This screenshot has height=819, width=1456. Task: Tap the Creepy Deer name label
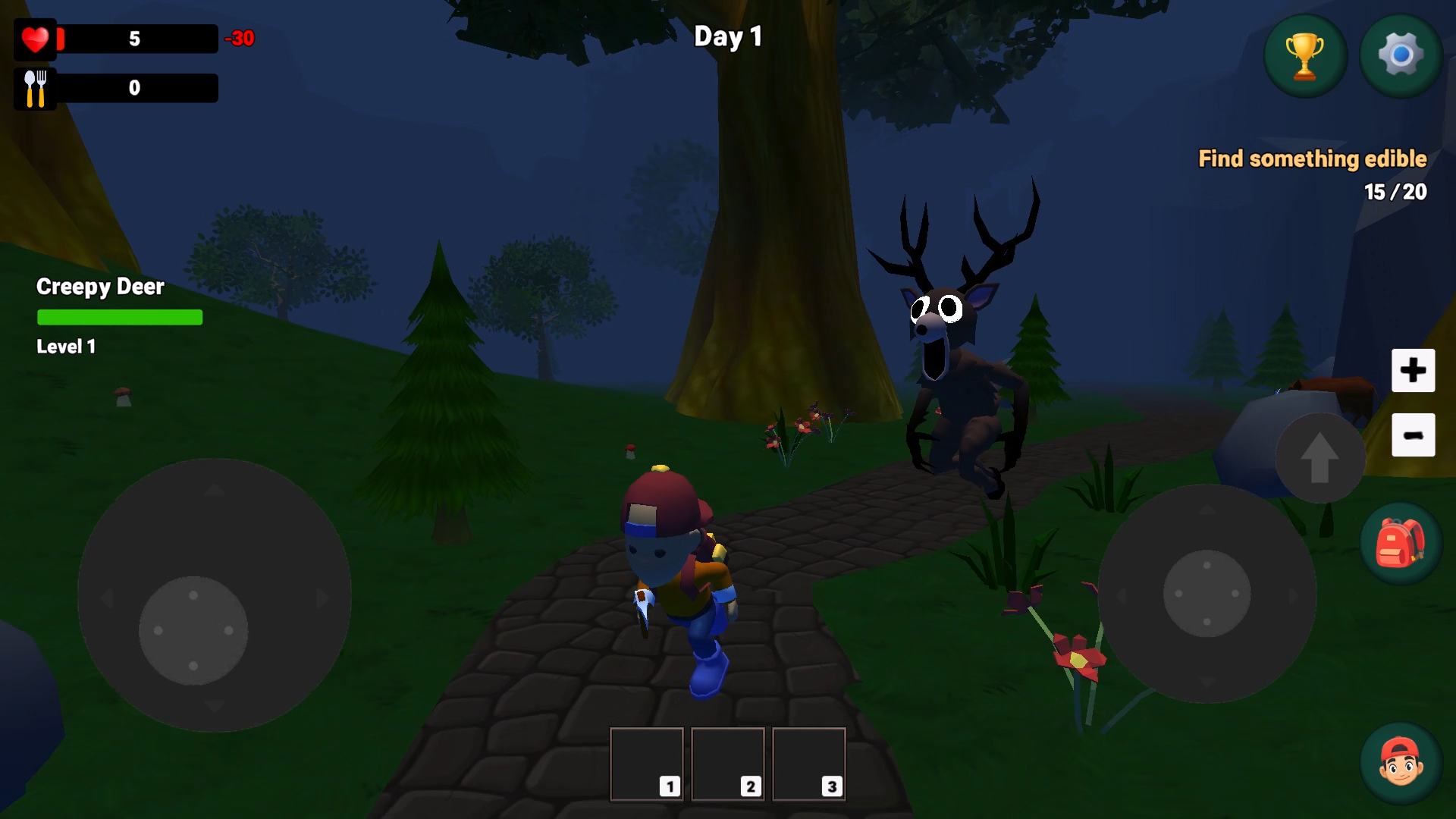tap(100, 287)
